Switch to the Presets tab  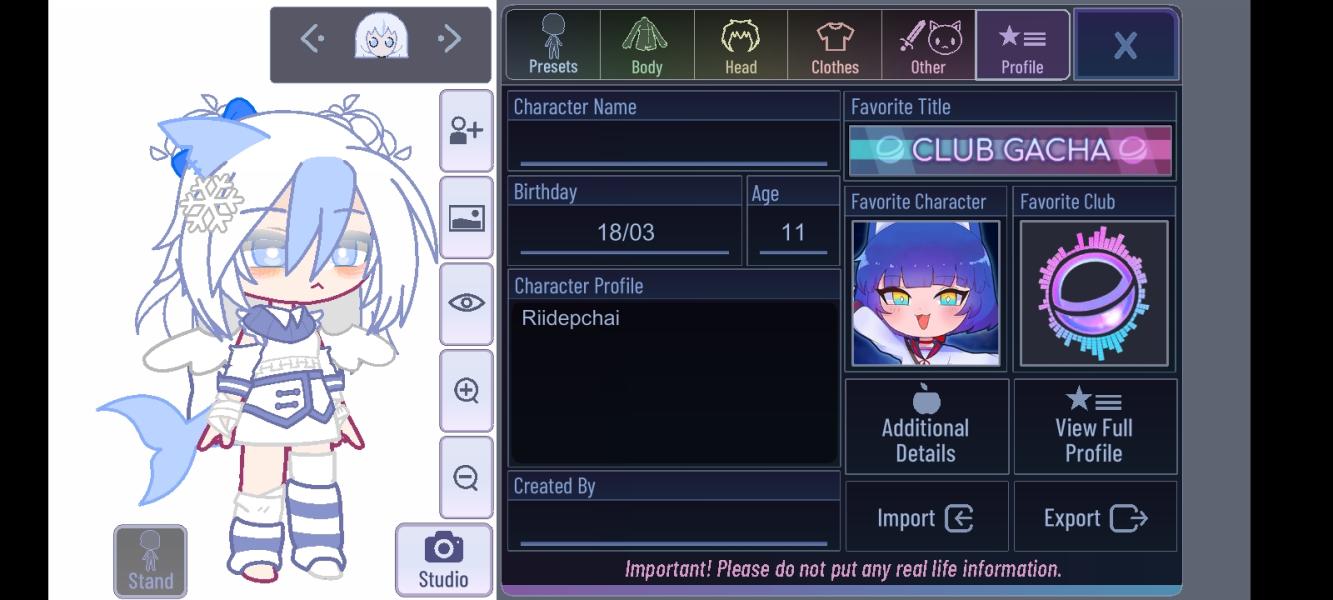pos(553,45)
